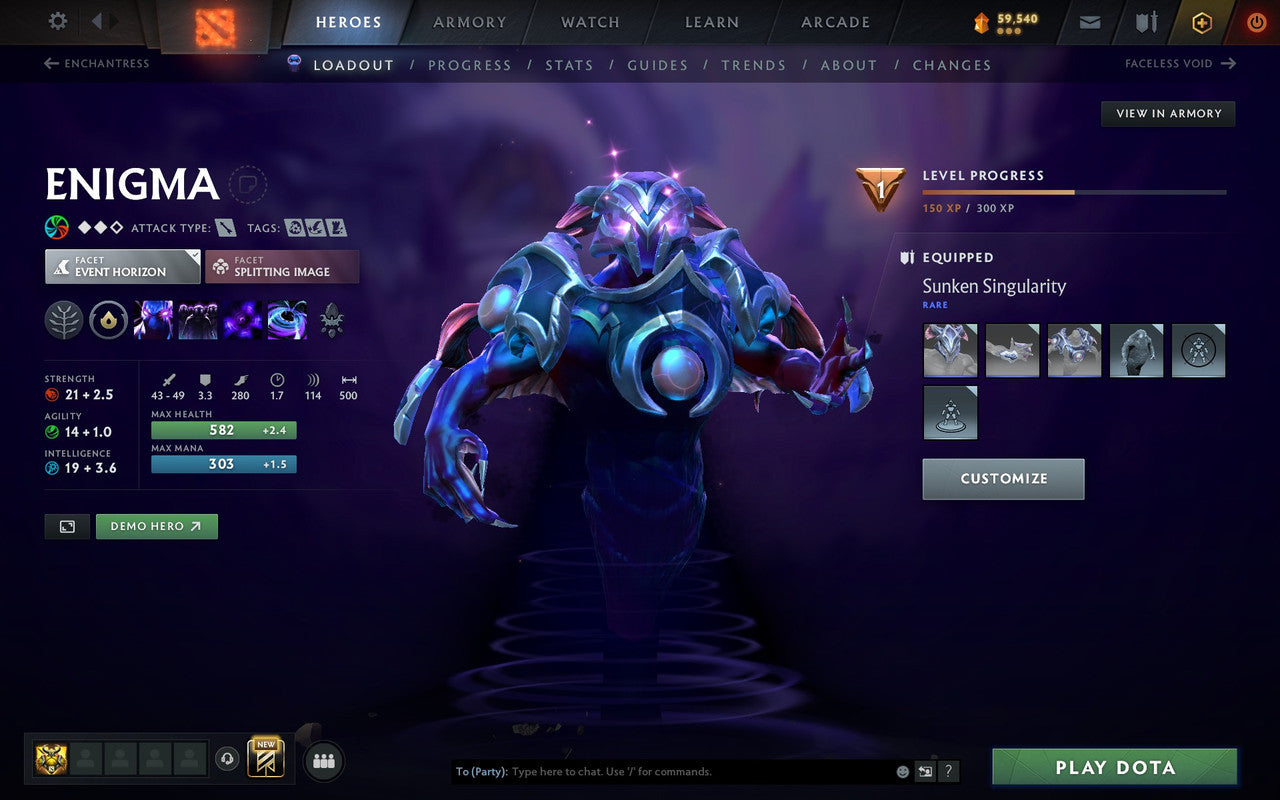This screenshot has height=800, width=1280.
Task: Select the Event Horizon facet
Action: click(122, 266)
